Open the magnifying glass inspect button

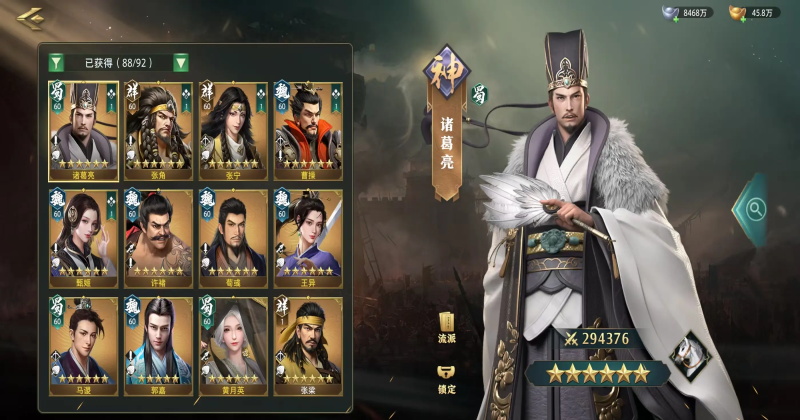point(755,209)
